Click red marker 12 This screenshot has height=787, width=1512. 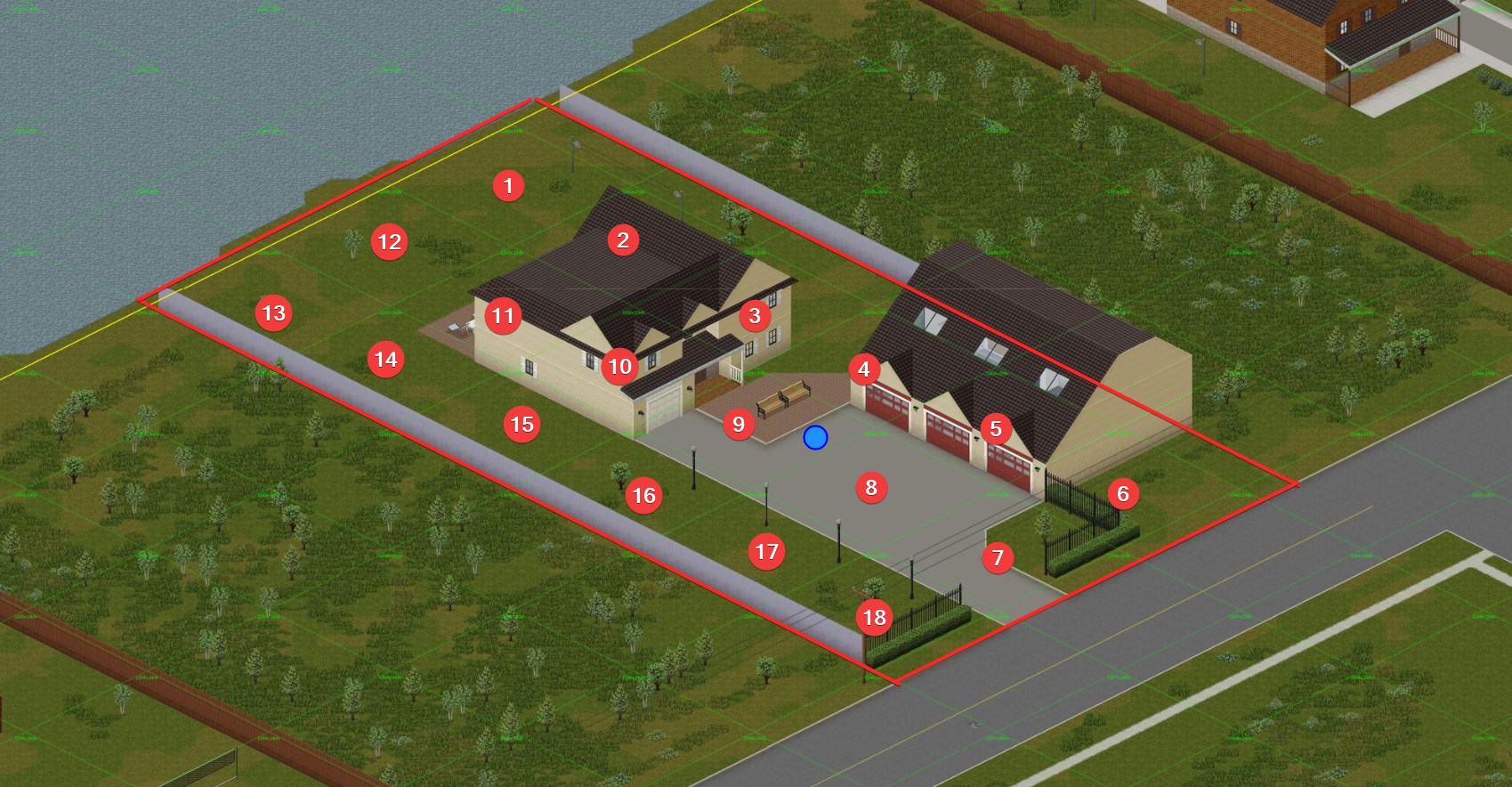(x=389, y=241)
